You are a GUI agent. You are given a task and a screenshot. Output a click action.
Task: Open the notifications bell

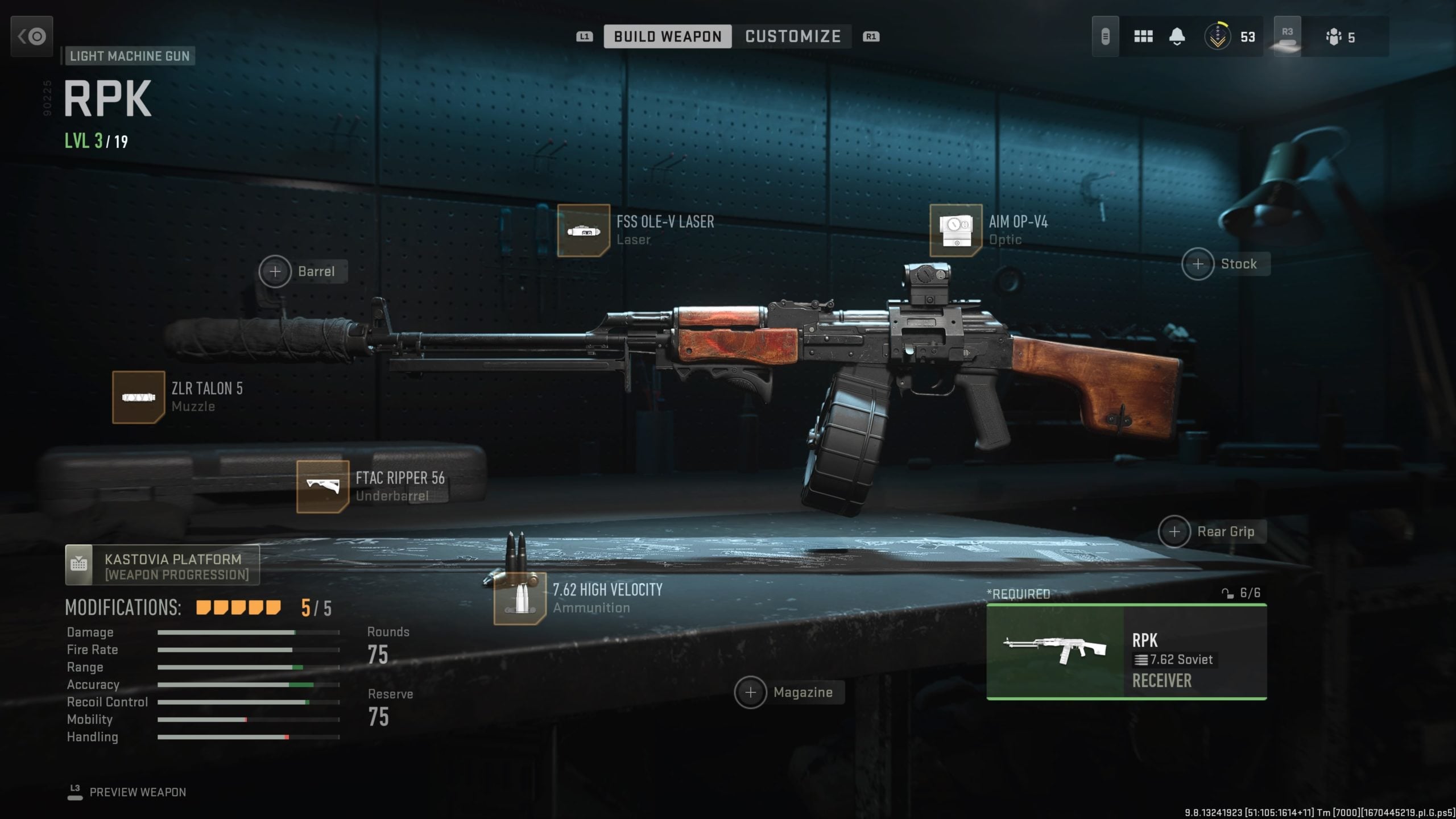click(x=1176, y=36)
